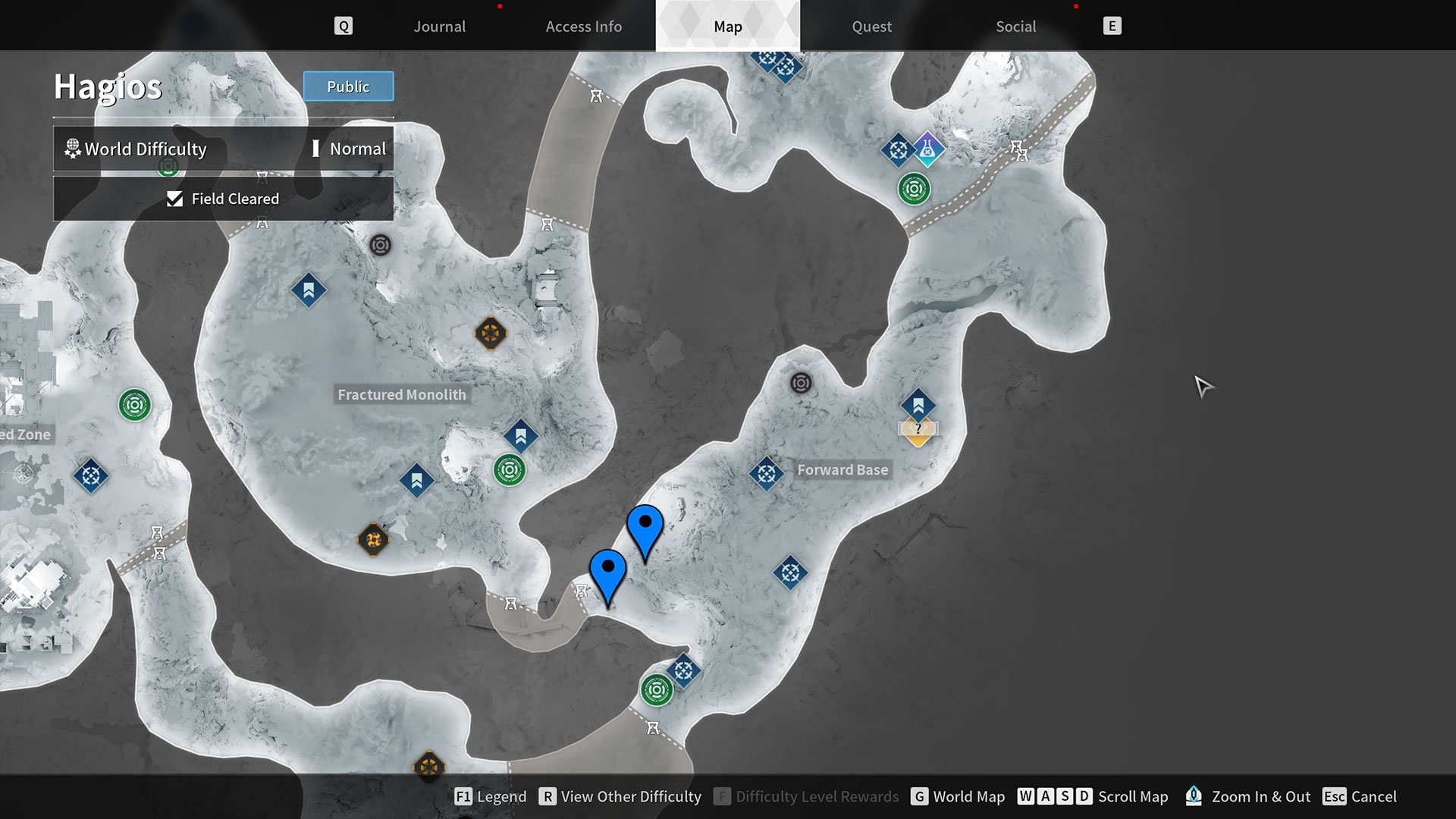Open the yellow question mark marker above Forward Base
The image size is (1456, 819).
click(x=918, y=430)
